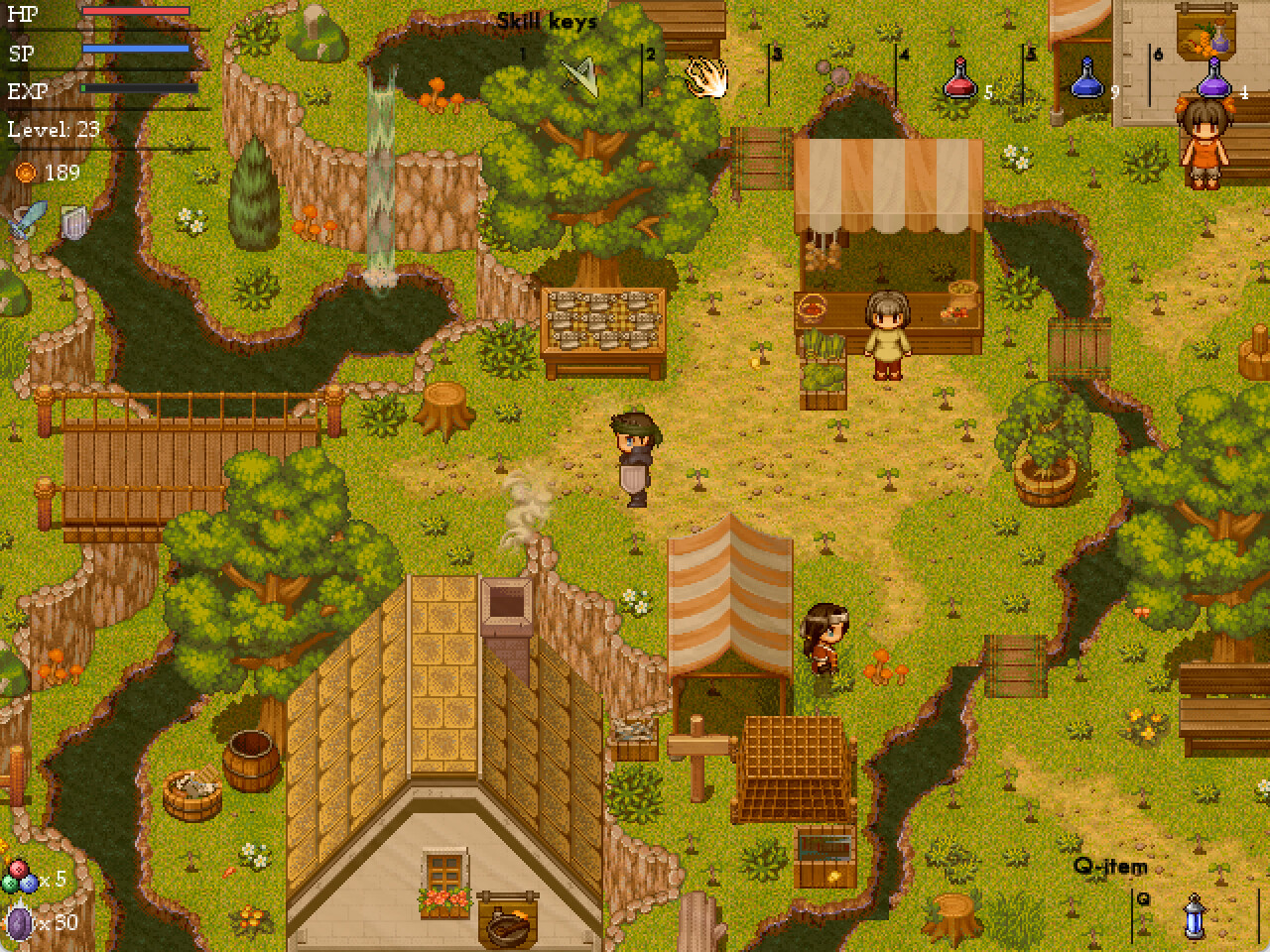Click the player character in the village center
Image resolution: width=1270 pixels, height=952 pixels.
[633, 456]
